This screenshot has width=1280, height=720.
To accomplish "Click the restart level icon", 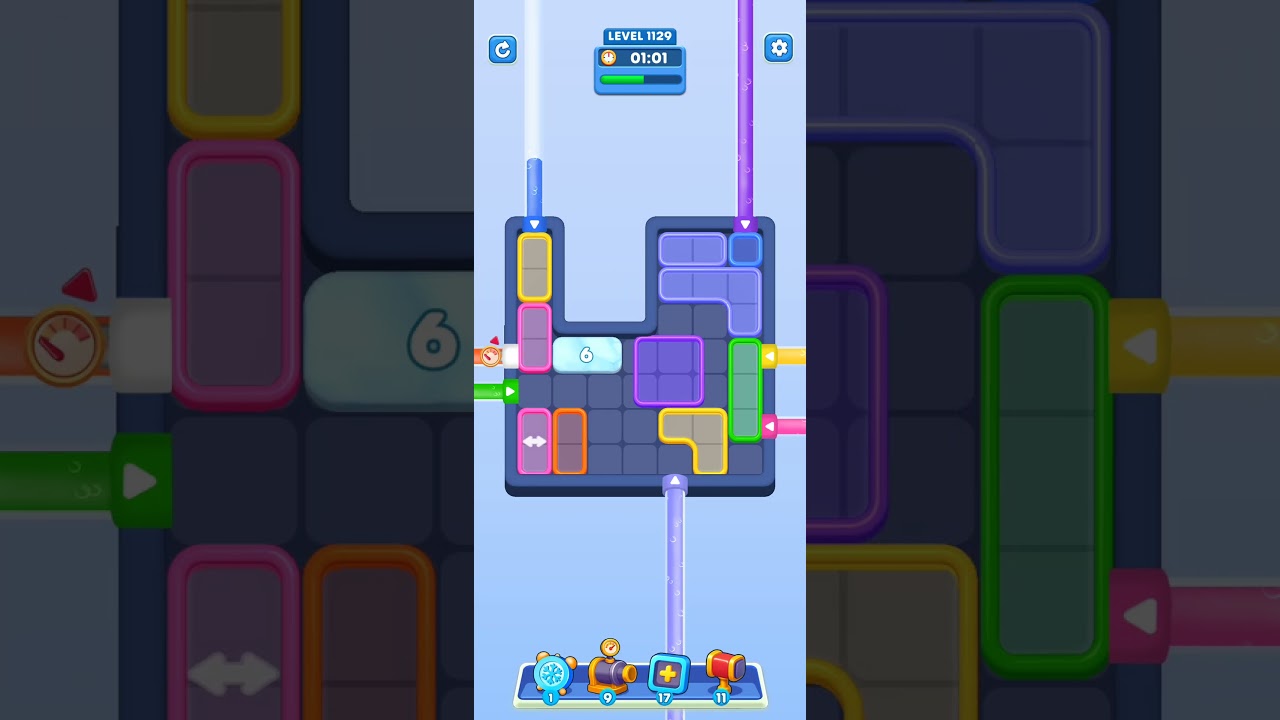I will click(503, 49).
